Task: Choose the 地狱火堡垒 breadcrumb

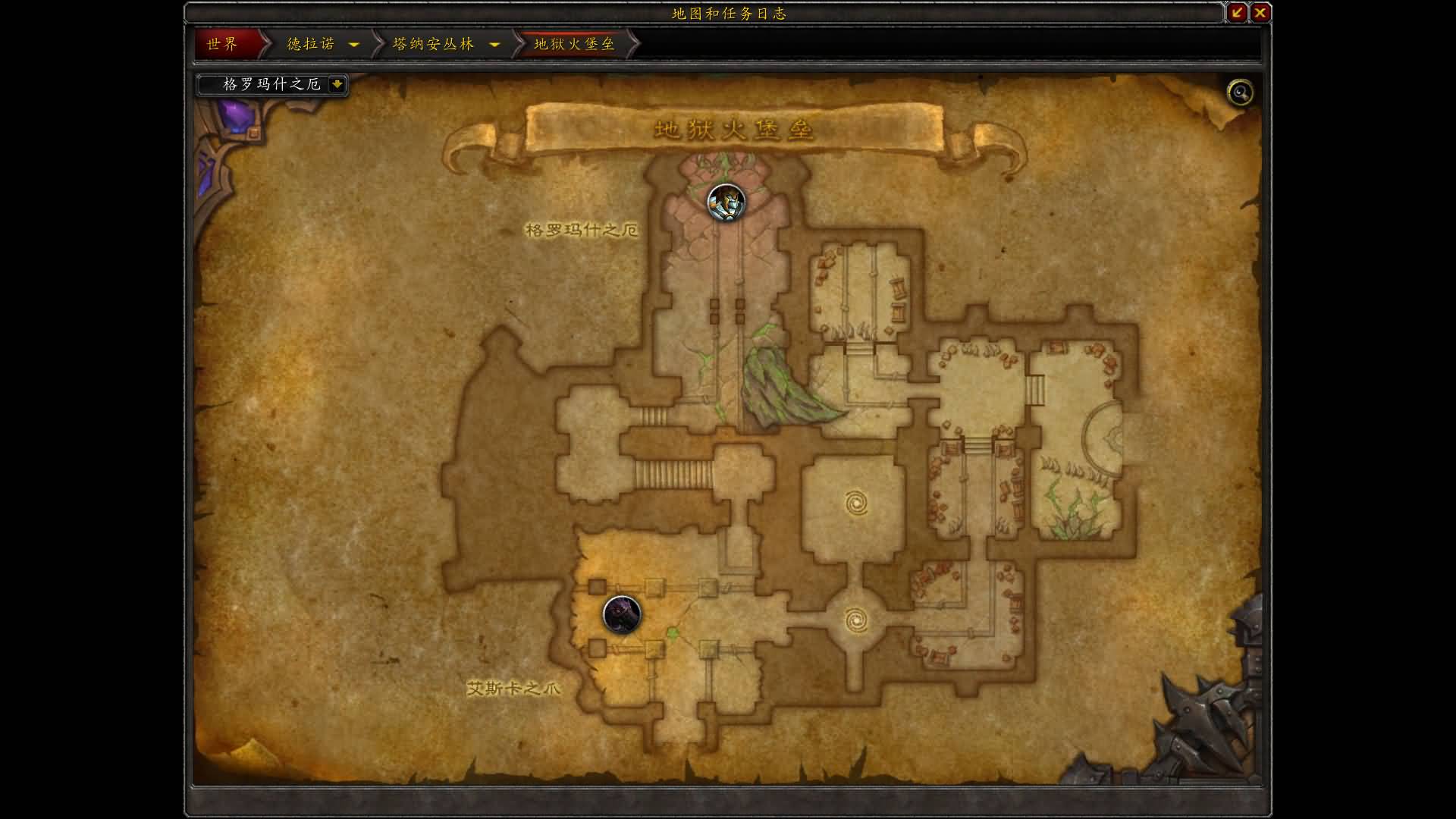Action: [574, 44]
